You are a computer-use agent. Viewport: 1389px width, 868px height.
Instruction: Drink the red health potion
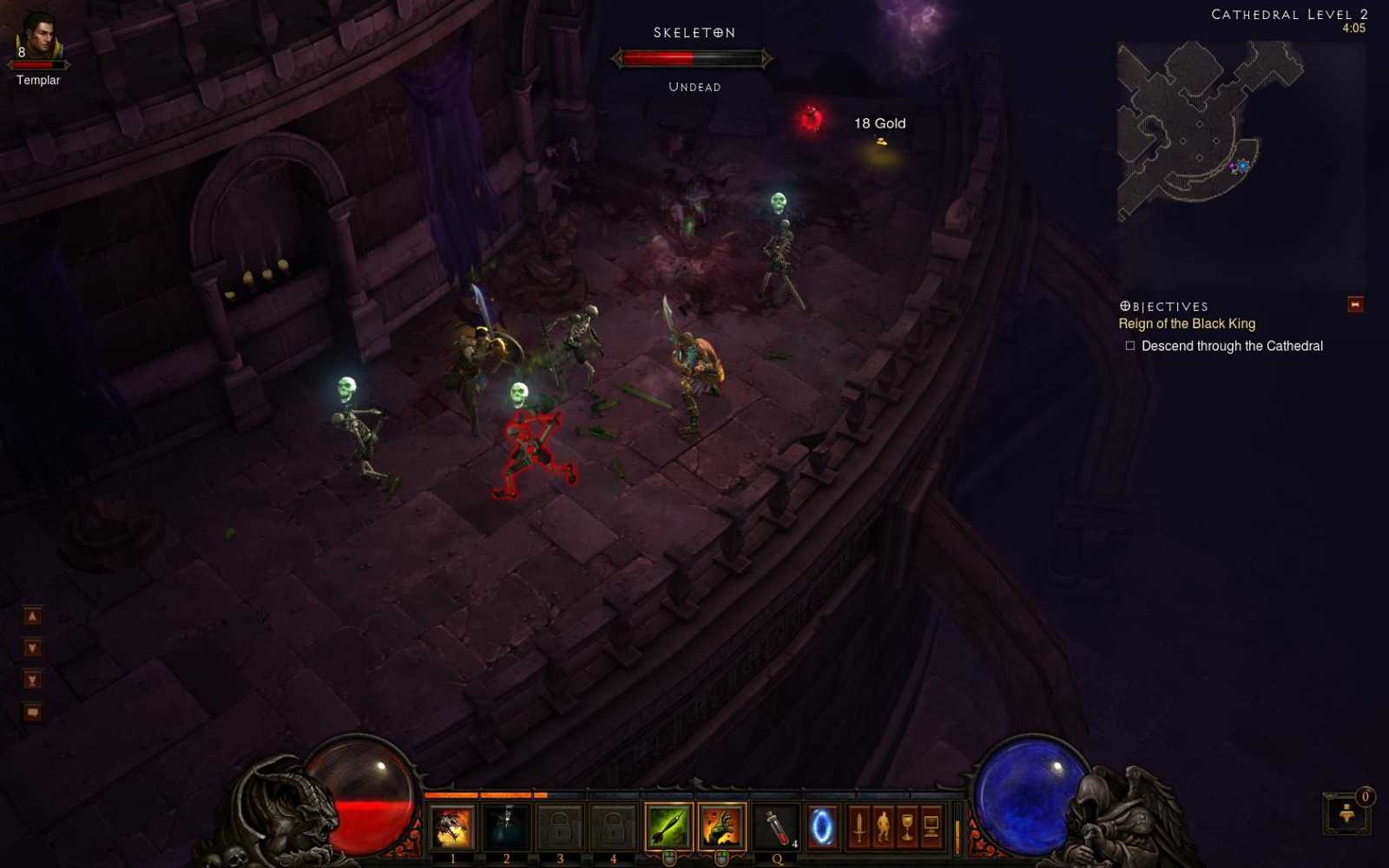[x=777, y=827]
